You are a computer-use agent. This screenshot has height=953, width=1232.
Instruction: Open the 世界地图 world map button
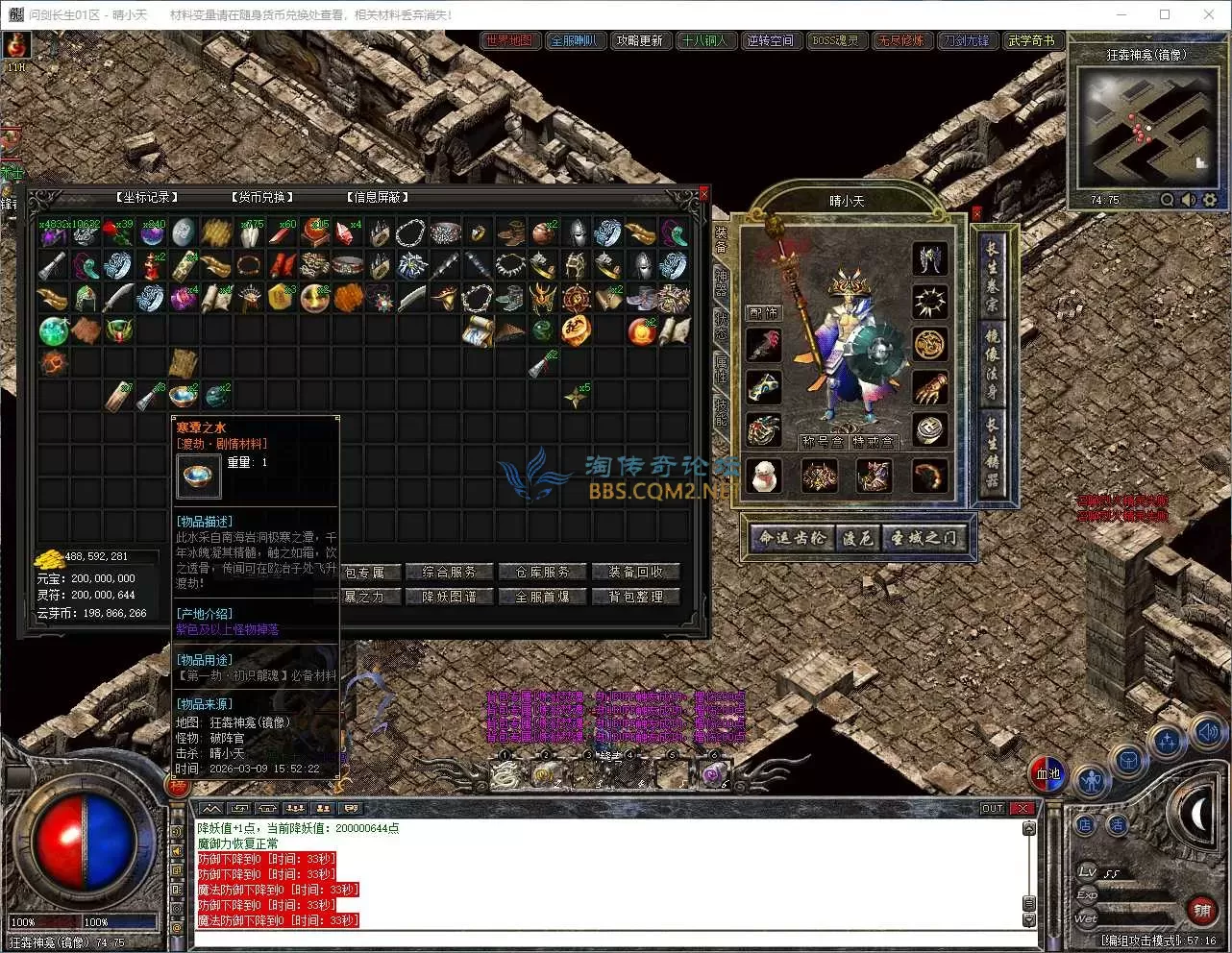tap(509, 40)
